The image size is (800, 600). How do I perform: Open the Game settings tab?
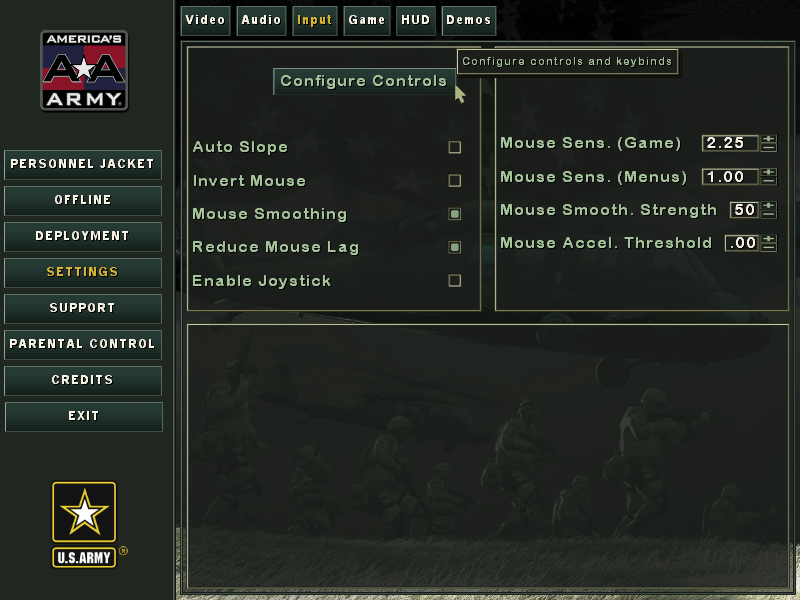coord(367,20)
